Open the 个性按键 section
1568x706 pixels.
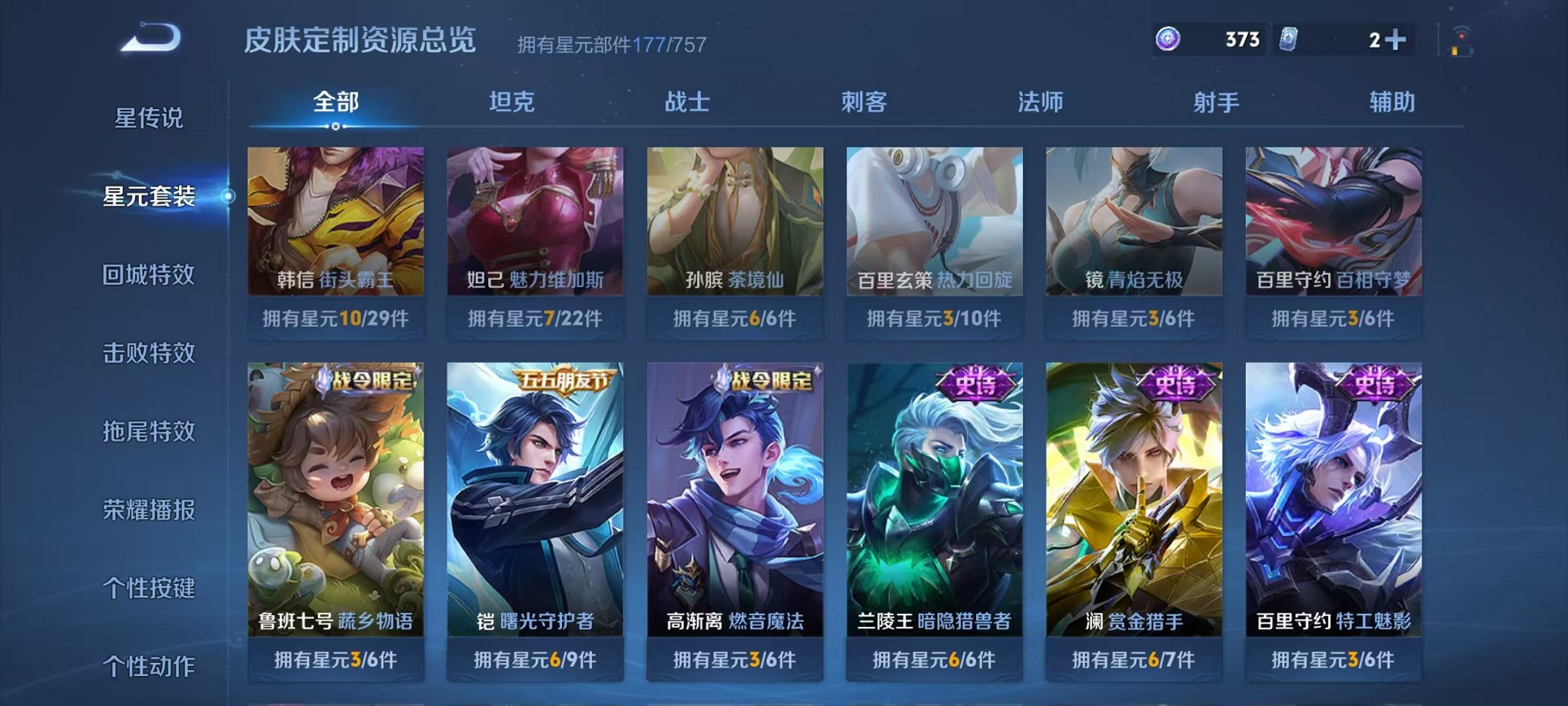coord(151,587)
